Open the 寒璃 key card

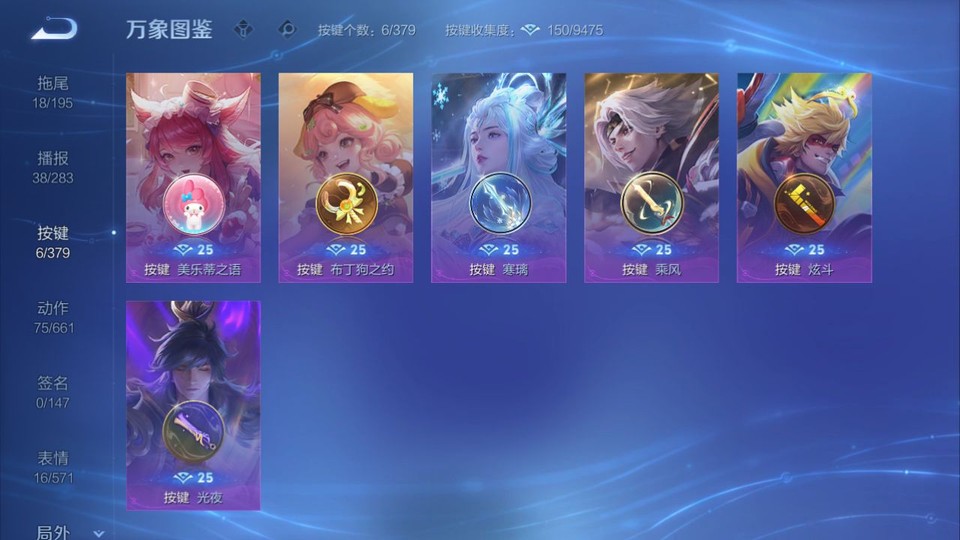[498, 177]
